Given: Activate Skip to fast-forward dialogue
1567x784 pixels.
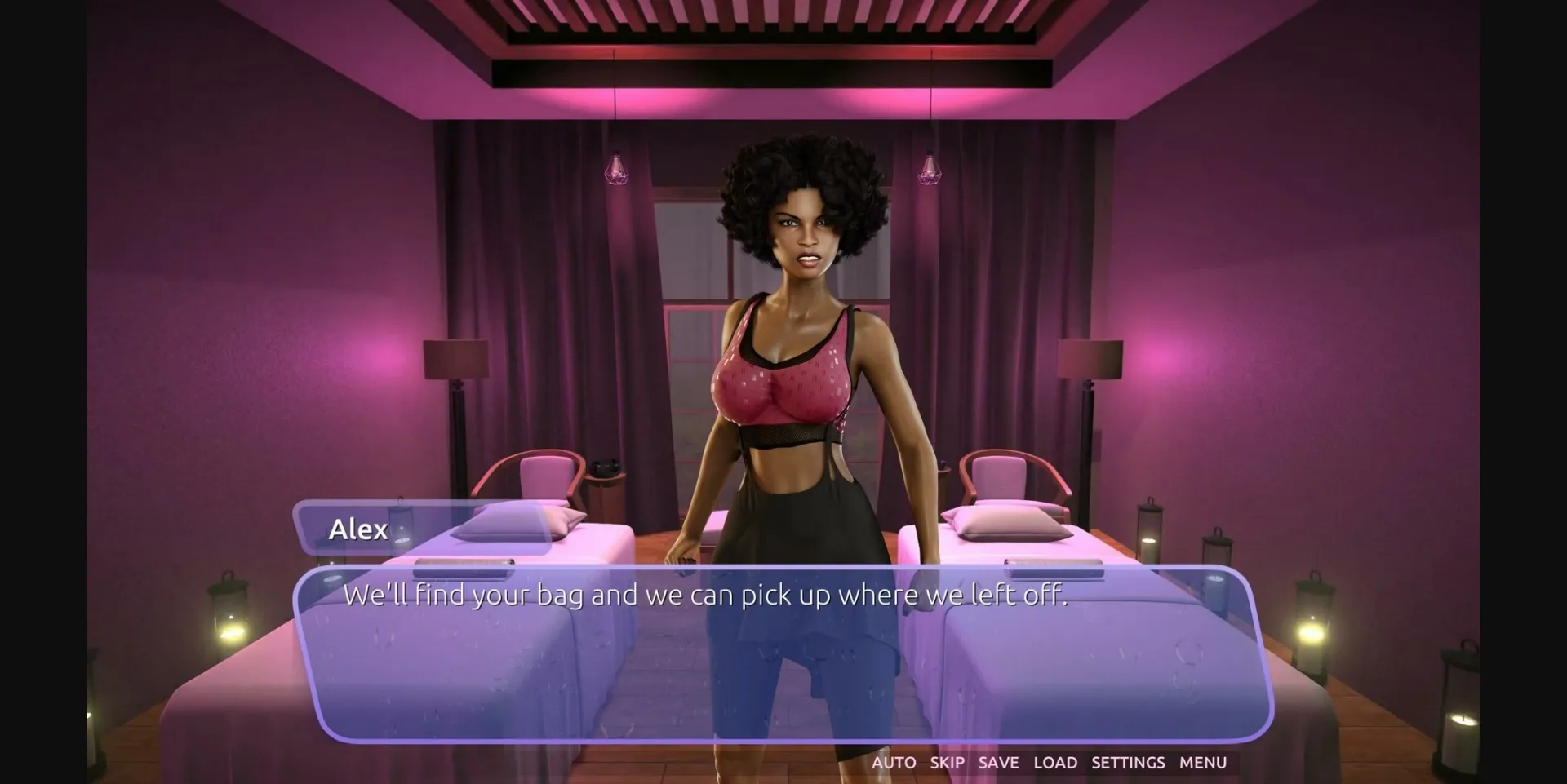Looking at the screenshot, I should click(x=945, y=762).
